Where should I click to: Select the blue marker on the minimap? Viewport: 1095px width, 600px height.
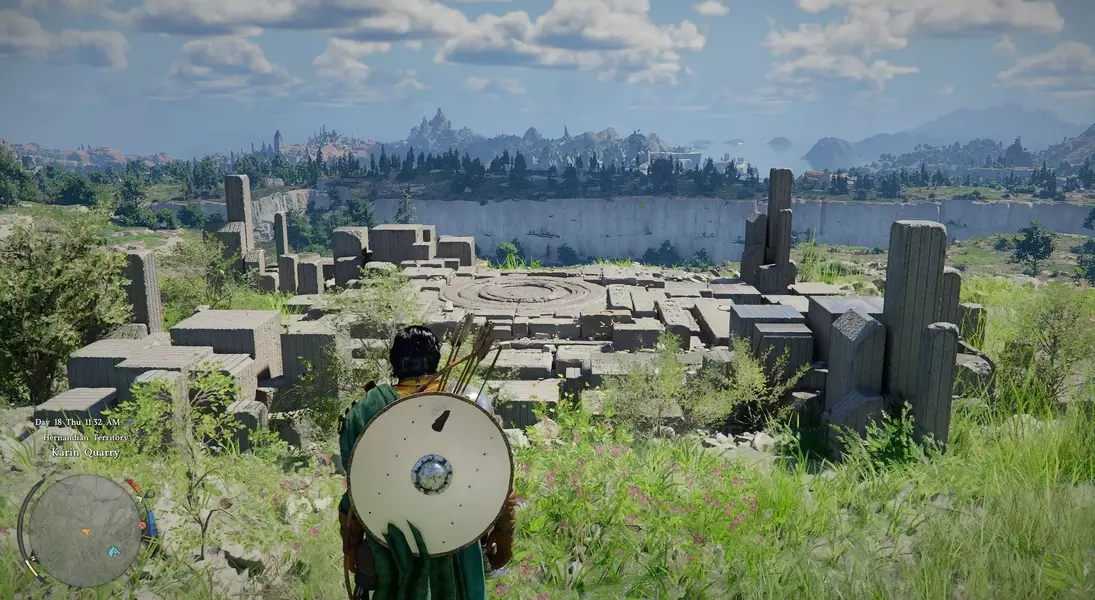(x=113, y=551)
